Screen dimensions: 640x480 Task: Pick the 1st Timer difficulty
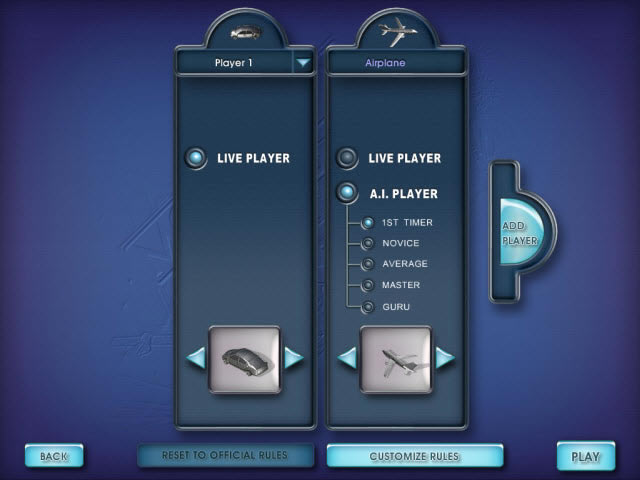[368, 222]
